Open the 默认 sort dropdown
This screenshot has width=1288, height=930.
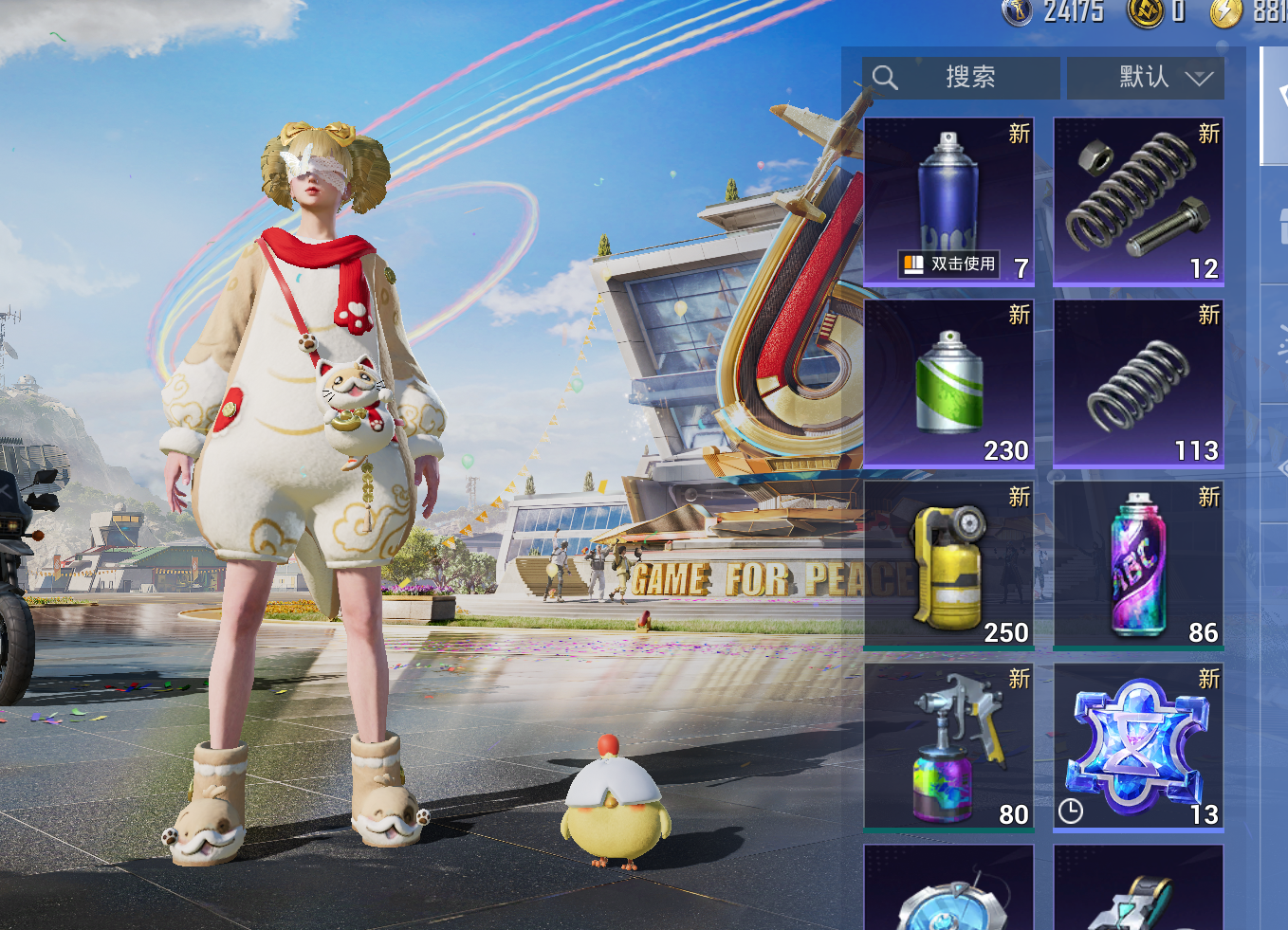[x=1146, y=78]
